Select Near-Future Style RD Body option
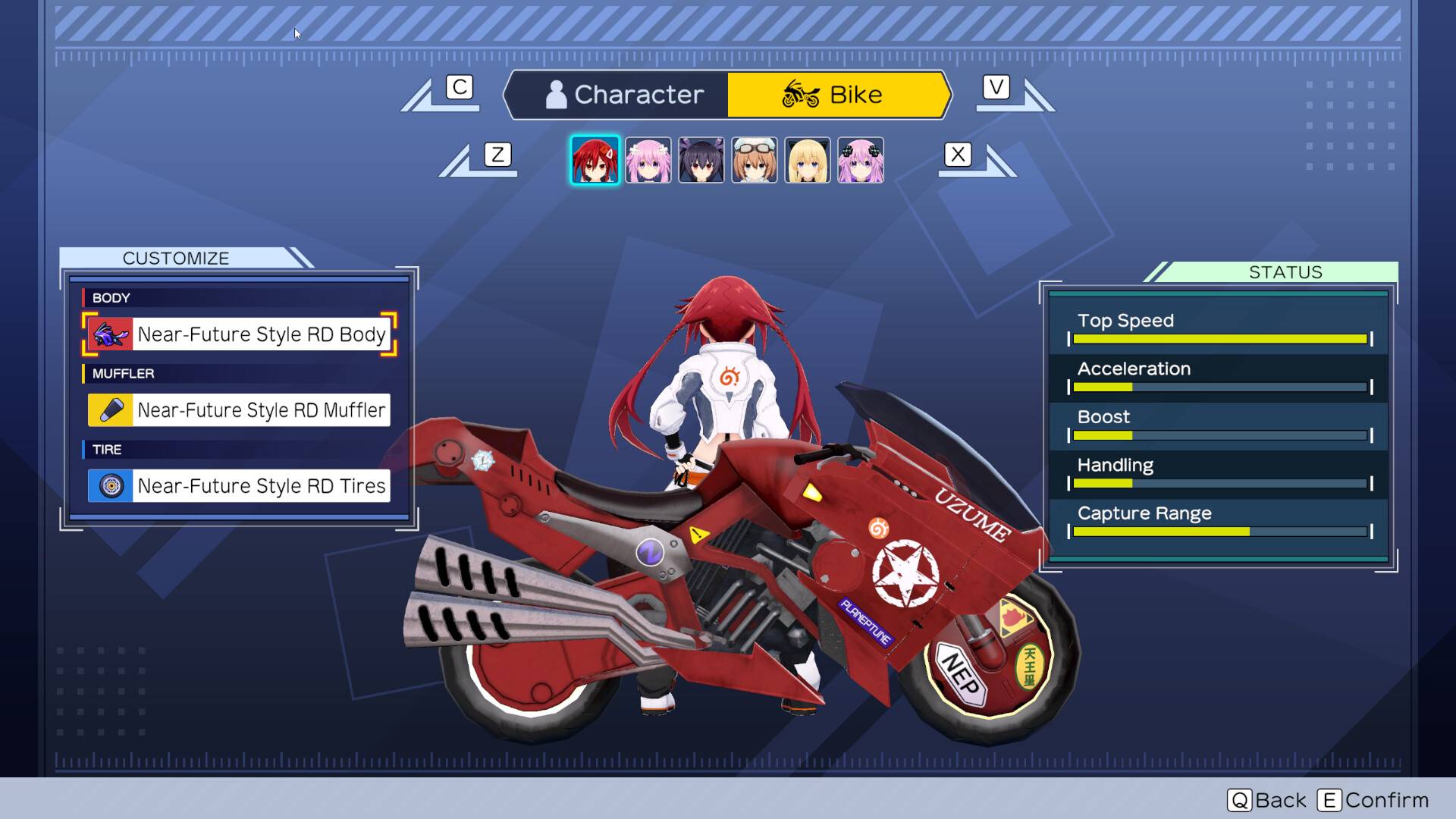 click(262, 334)
